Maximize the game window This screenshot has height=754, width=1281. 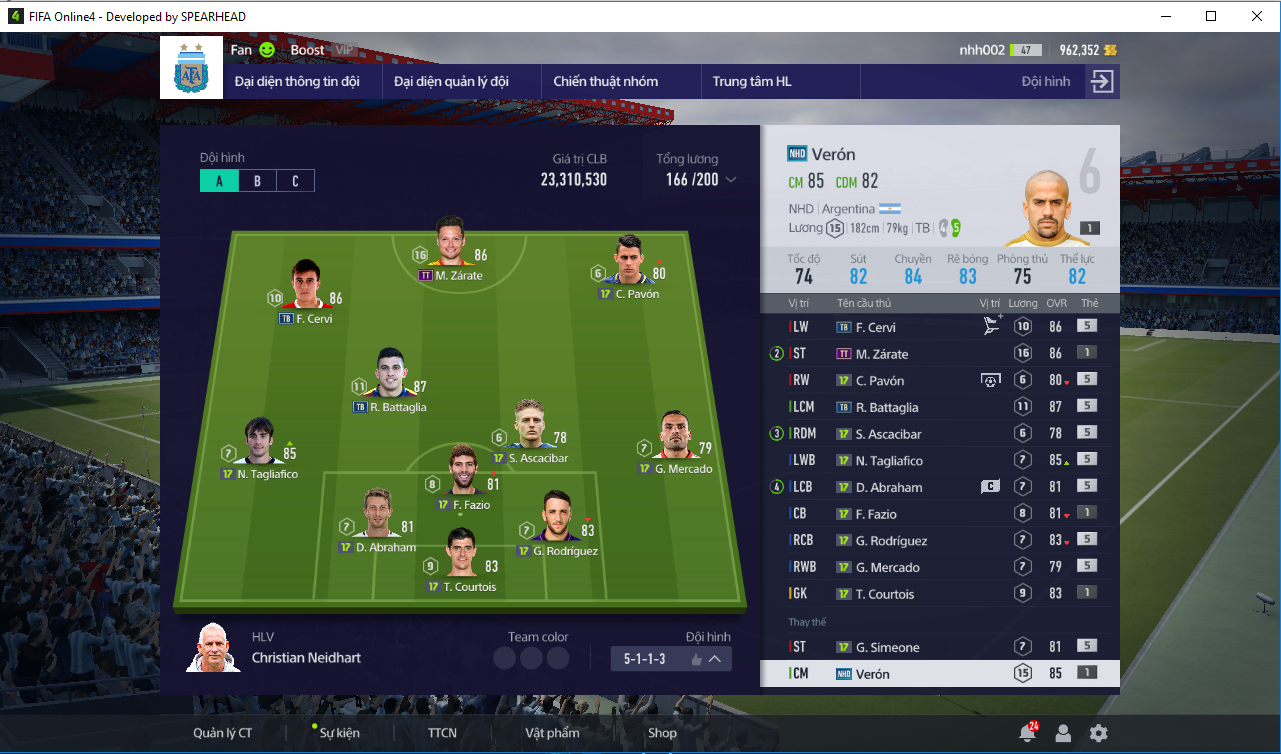click(x=1211, y=16)
